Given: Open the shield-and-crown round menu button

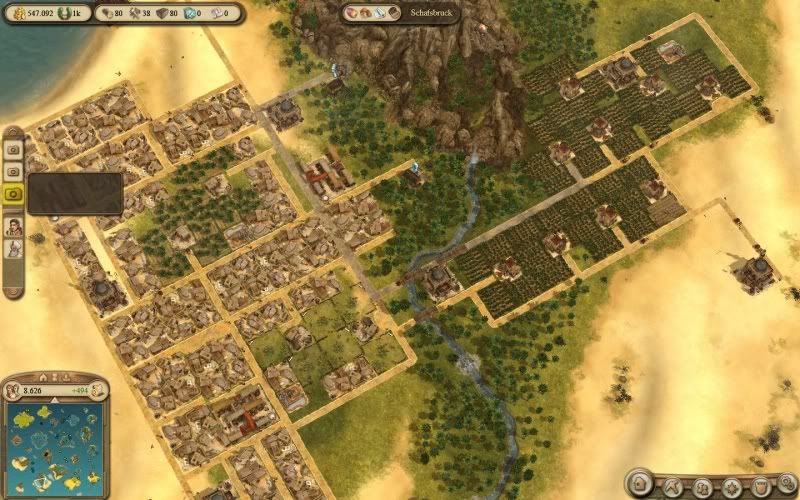Looking at the screenshot, I should point(760,488).
